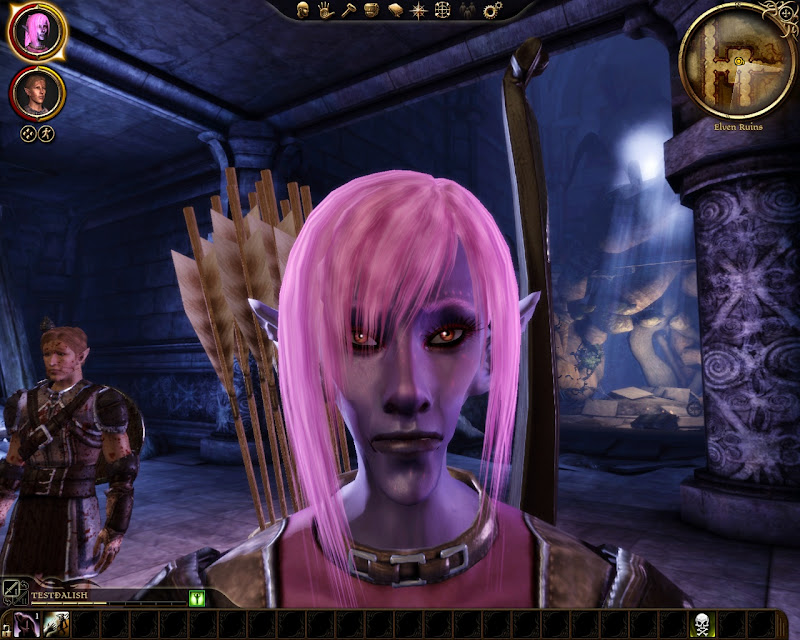Open the journal book icon
Image resolution: width=800 pixels, height=640 pixels.
click(396, 10)
